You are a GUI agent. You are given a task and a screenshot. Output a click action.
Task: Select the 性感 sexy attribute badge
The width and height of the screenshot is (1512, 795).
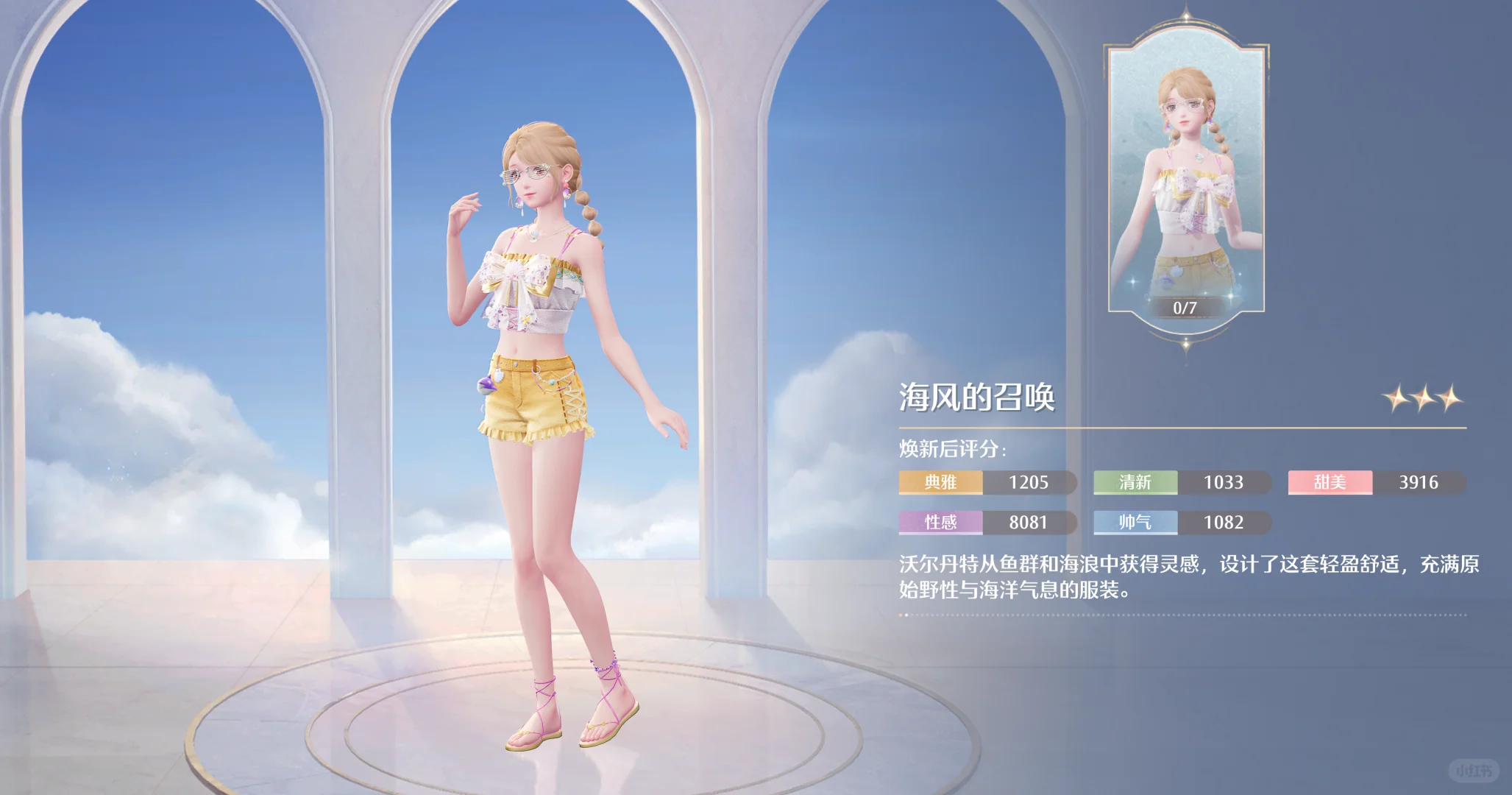(x=940, y=523)
